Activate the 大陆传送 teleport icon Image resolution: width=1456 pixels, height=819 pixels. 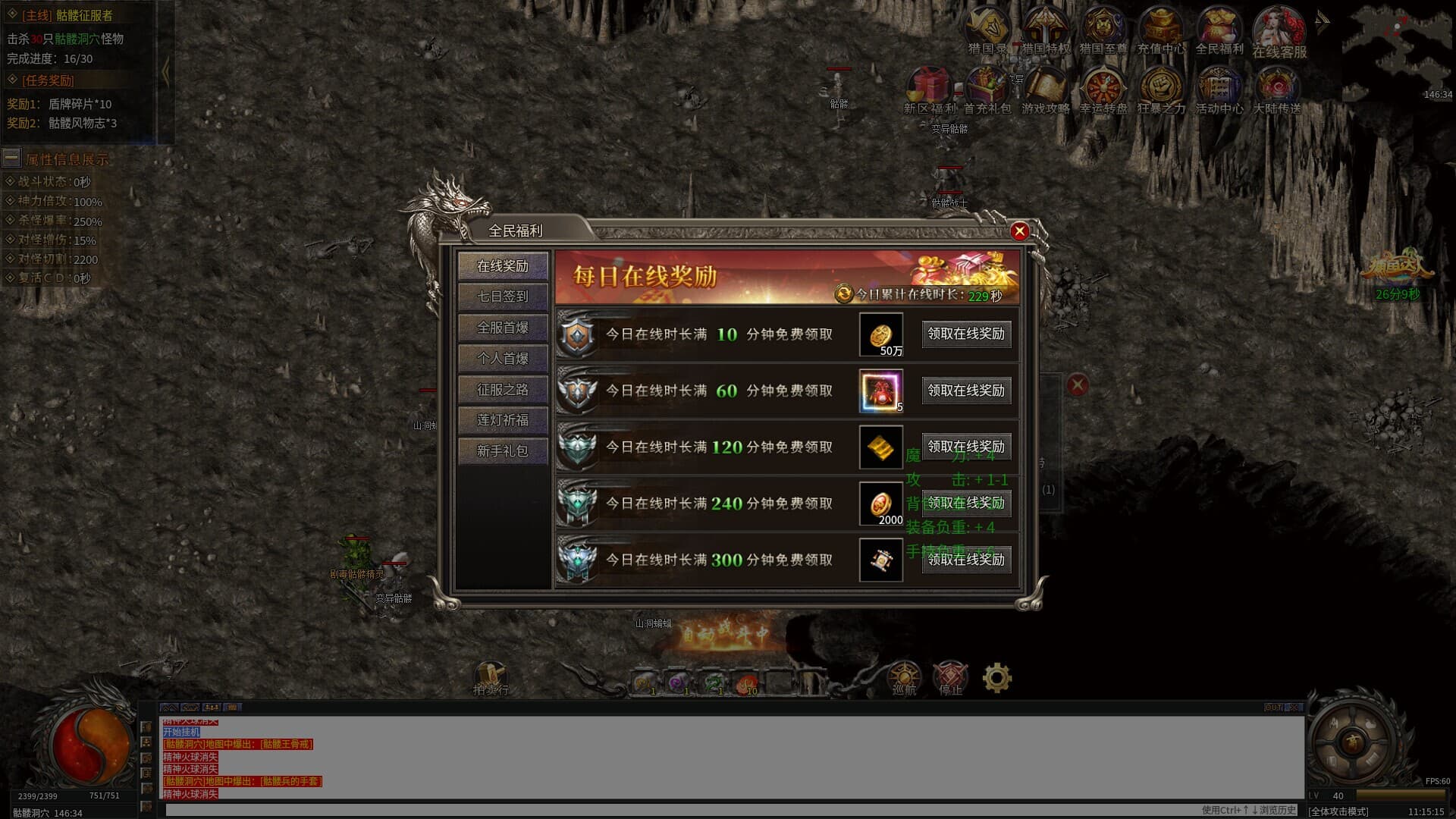1277,89
